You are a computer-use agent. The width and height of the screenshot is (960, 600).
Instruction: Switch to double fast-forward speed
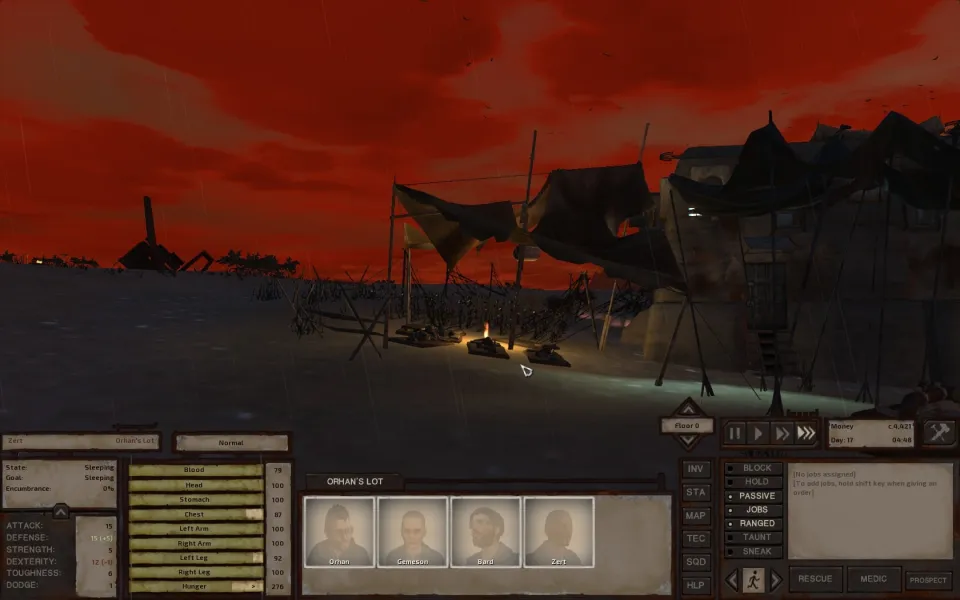tap(782, 433)
